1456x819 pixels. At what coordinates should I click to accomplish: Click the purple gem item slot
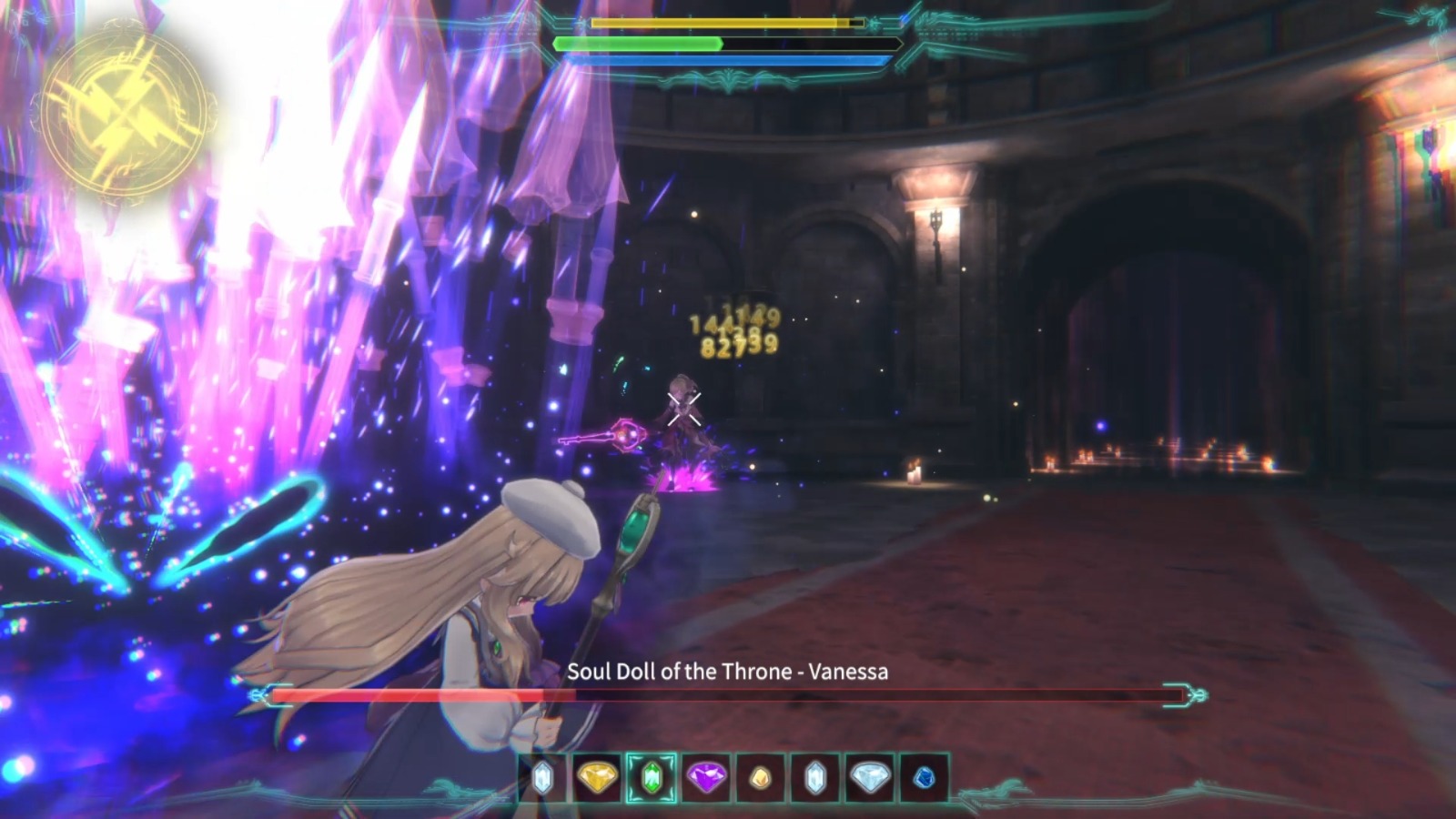(x=707, y=778)
